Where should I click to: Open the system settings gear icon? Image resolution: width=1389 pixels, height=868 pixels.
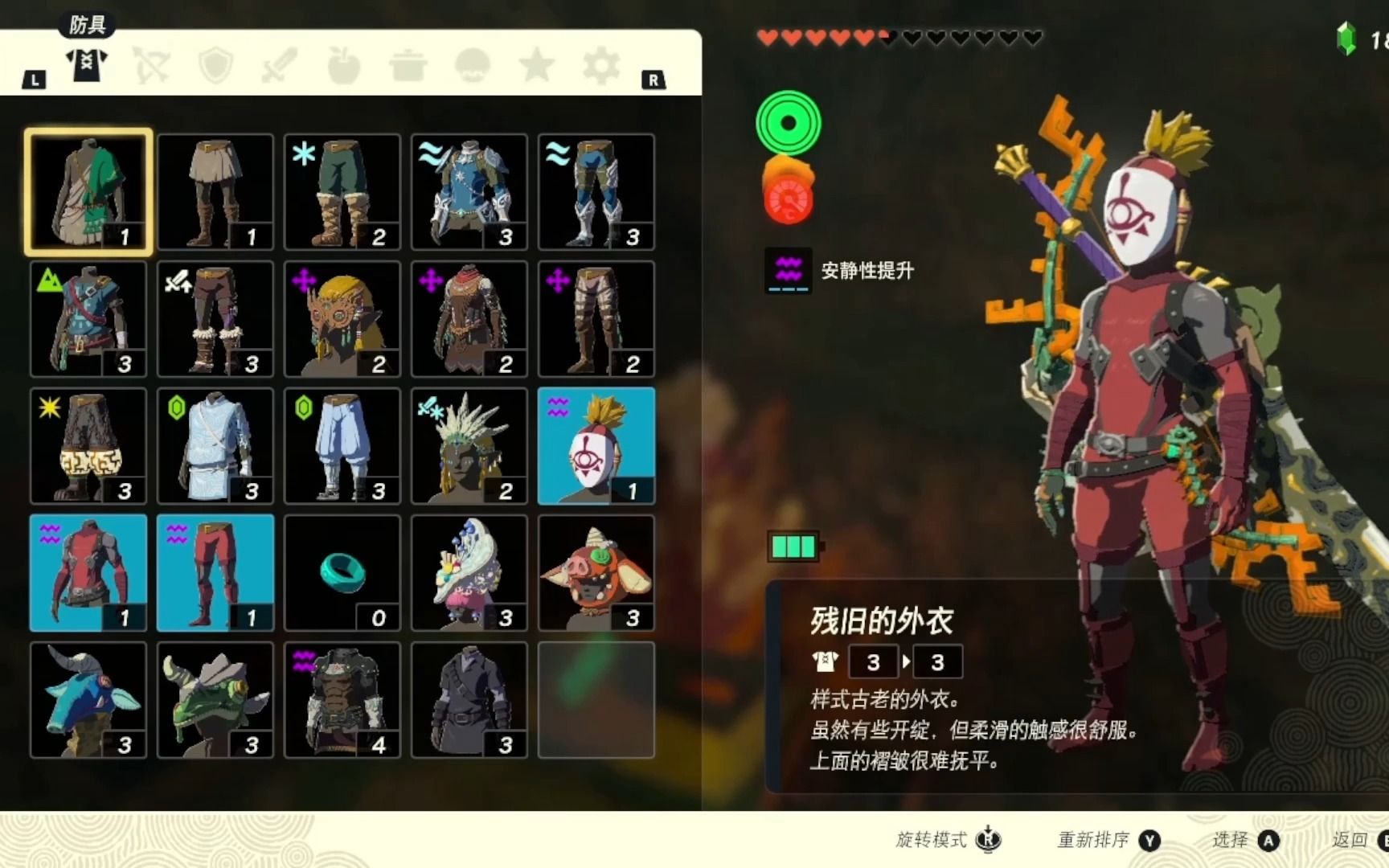pos(600,65)
